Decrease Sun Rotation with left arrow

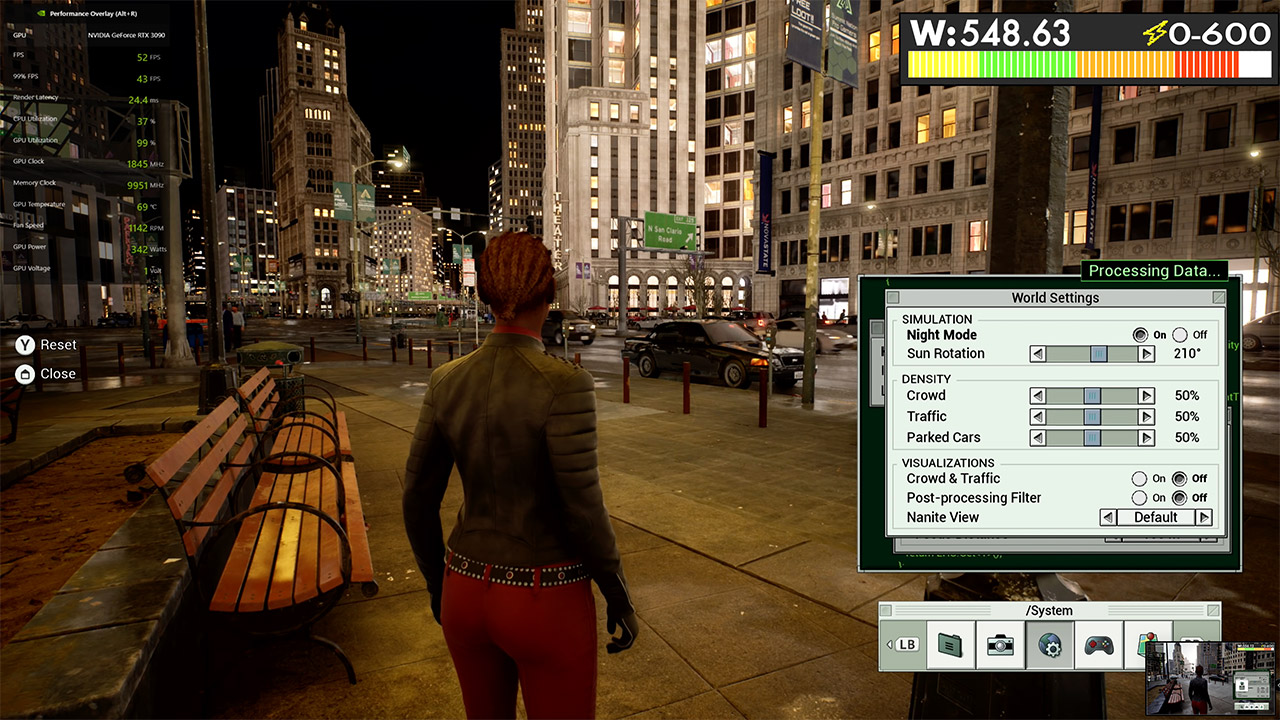click(x=1038, y=354)
